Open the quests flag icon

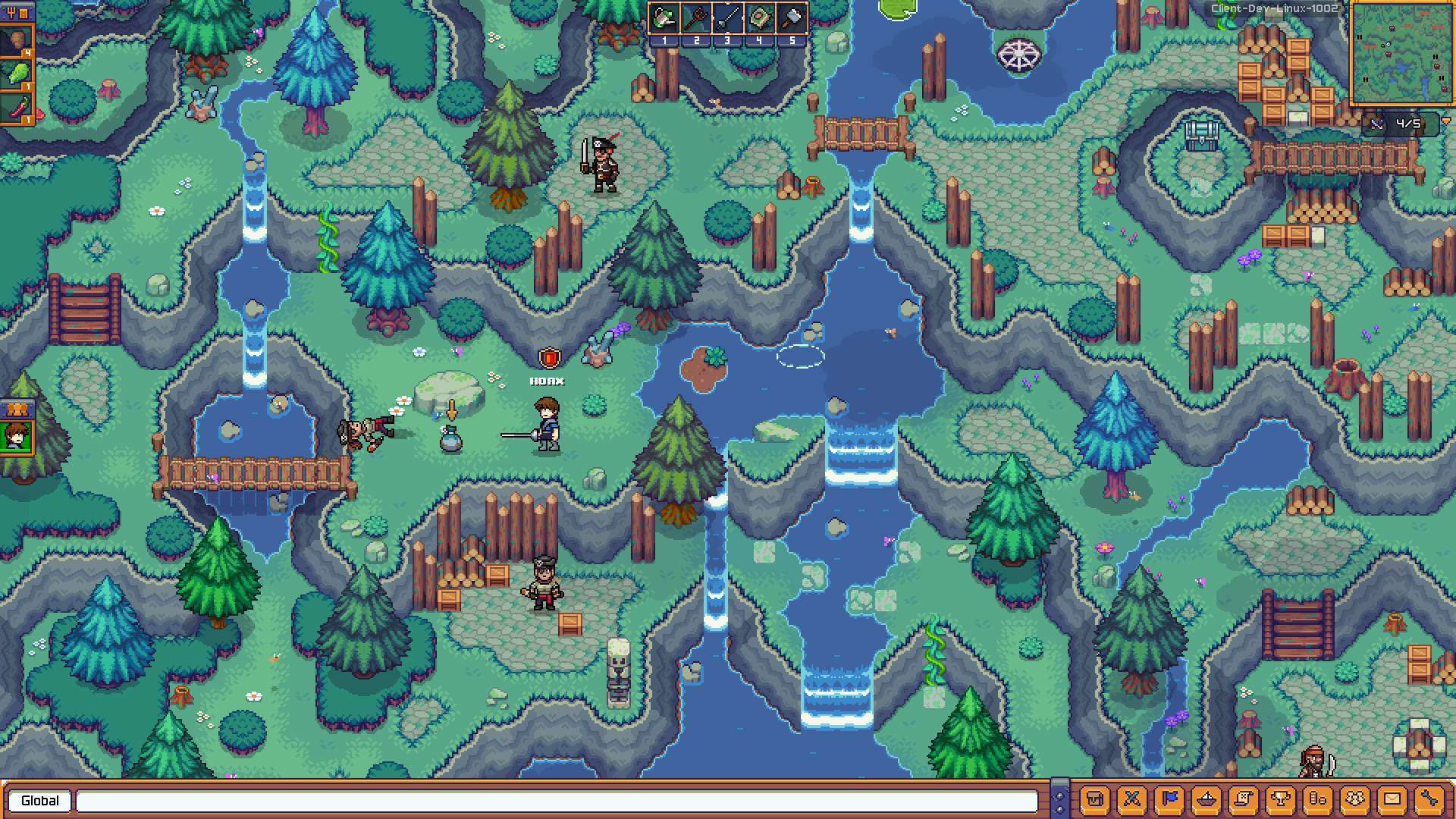[1170, 799]
